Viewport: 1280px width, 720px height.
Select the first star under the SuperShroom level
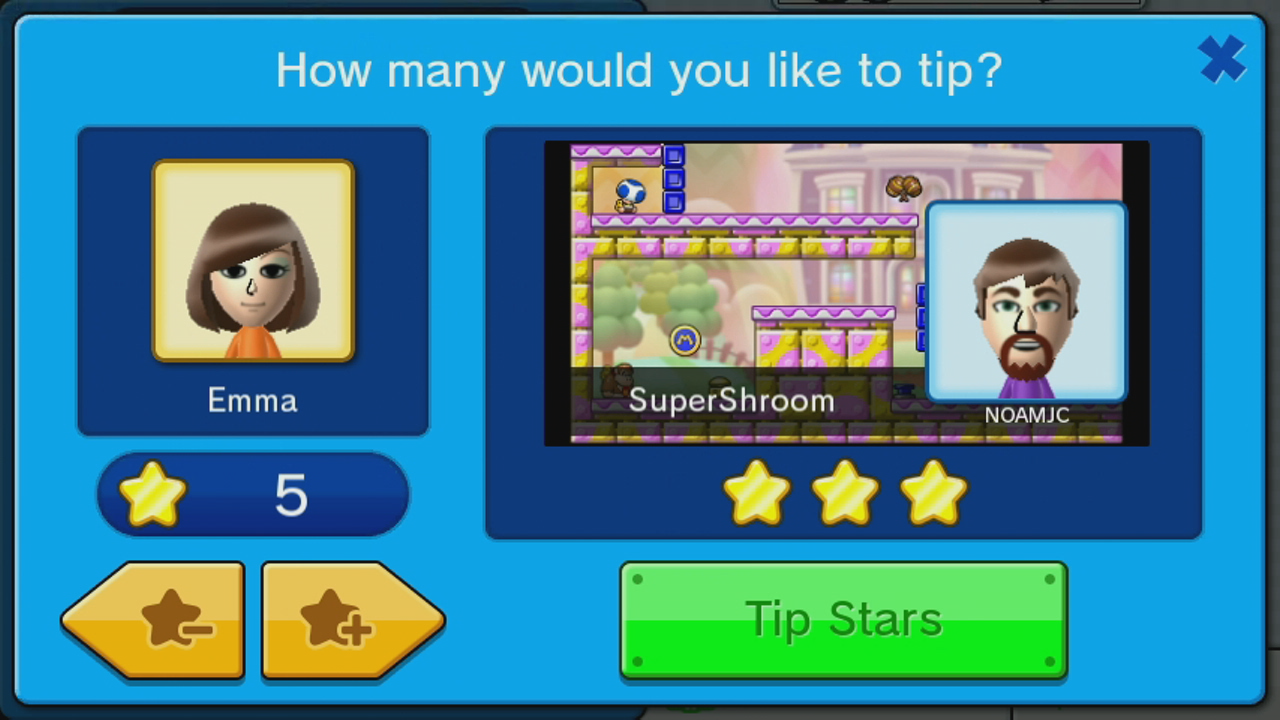757,490
